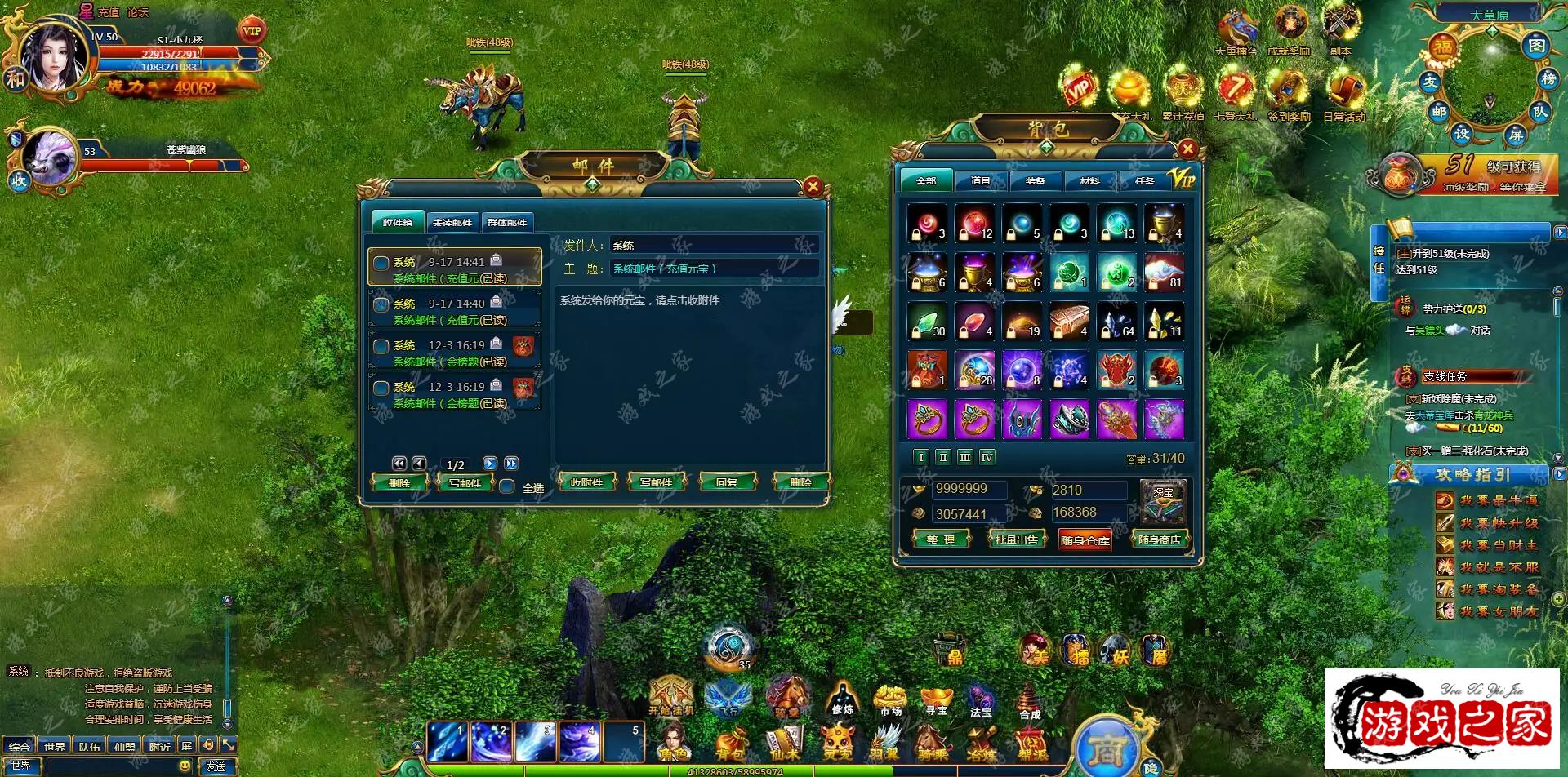The height and width of the screenshot is (777, 1568).
Task: Close the 邮件 mail window
Action: coord(813,187)
